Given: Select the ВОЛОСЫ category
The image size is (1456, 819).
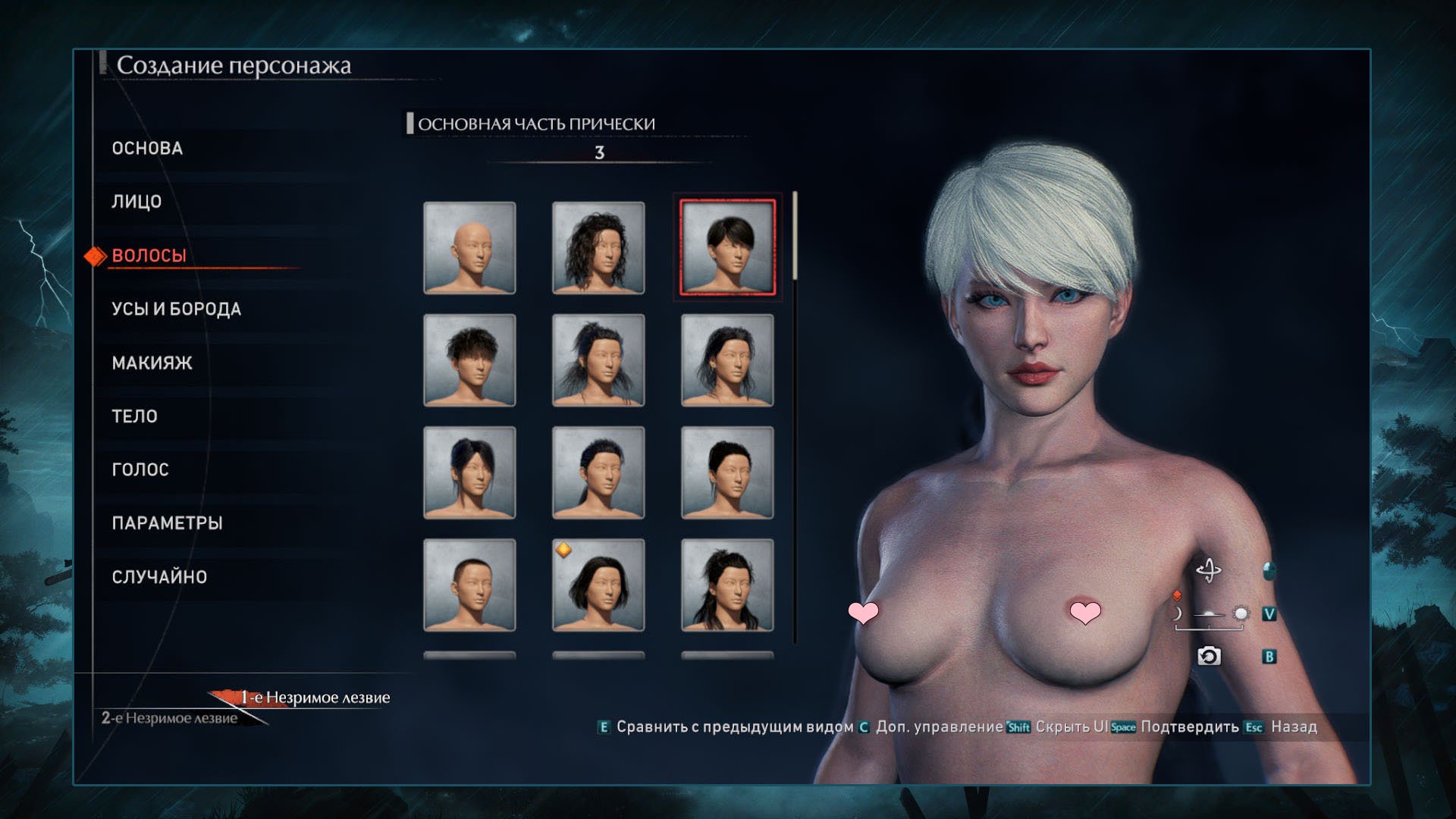Looking at the screenshot, I should 149,256.
